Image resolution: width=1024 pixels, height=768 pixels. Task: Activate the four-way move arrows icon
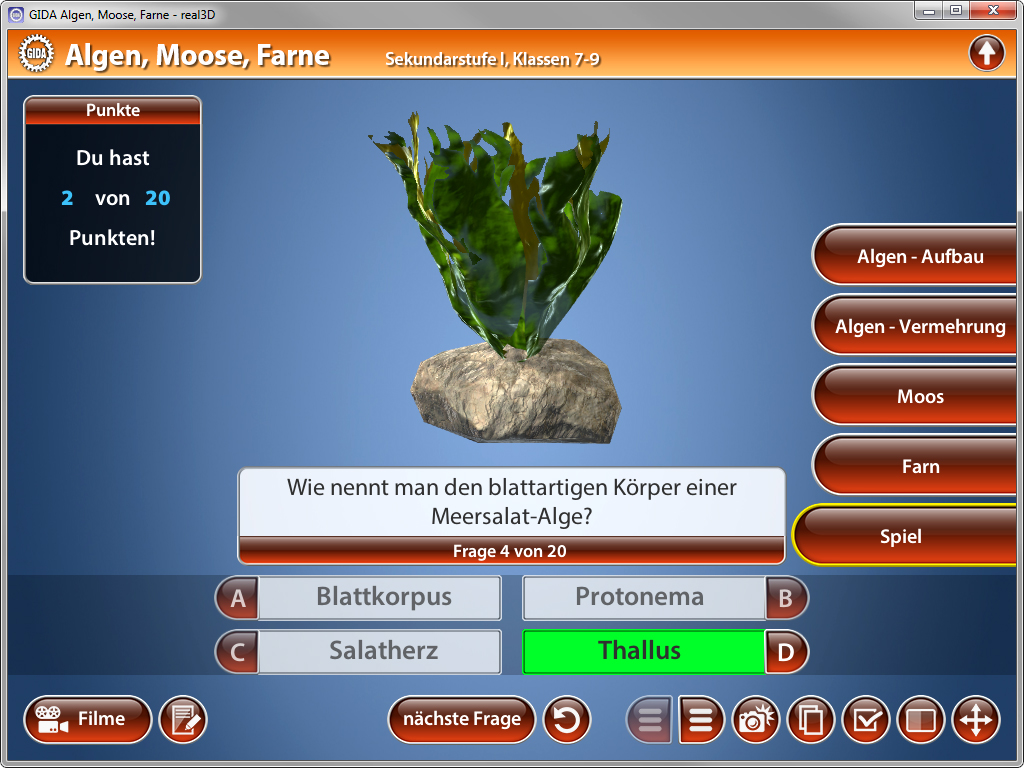tap(975, 720)
